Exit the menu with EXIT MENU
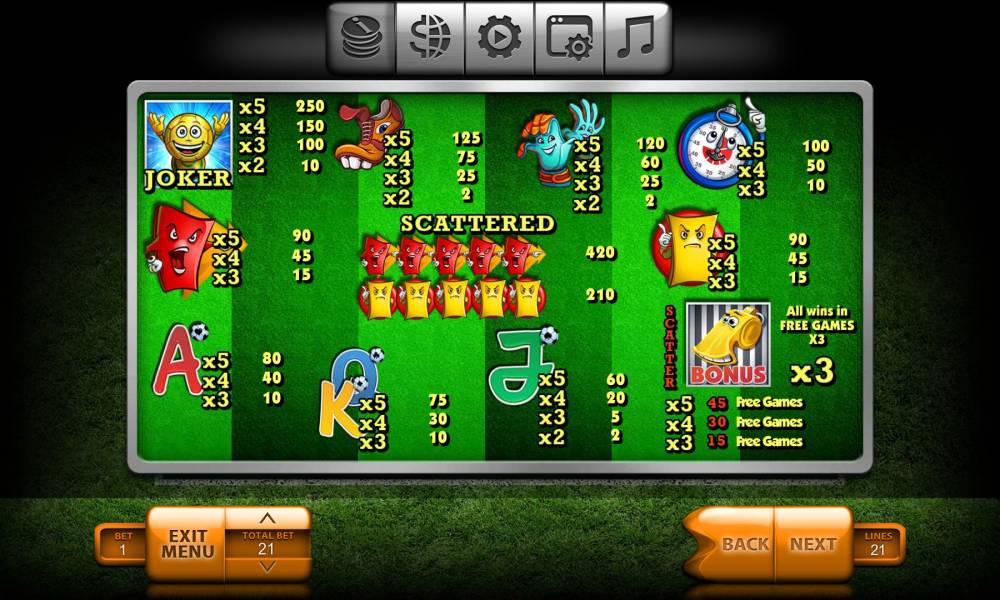This screenshot has width=1000, height=600. (x=188, y=544)
